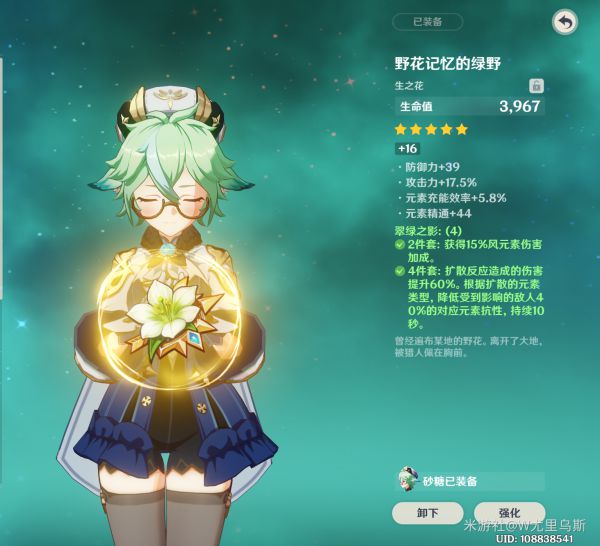Toggle the artifact lock icon
This screenshot has width=600, height=546.
click(536, 85)
